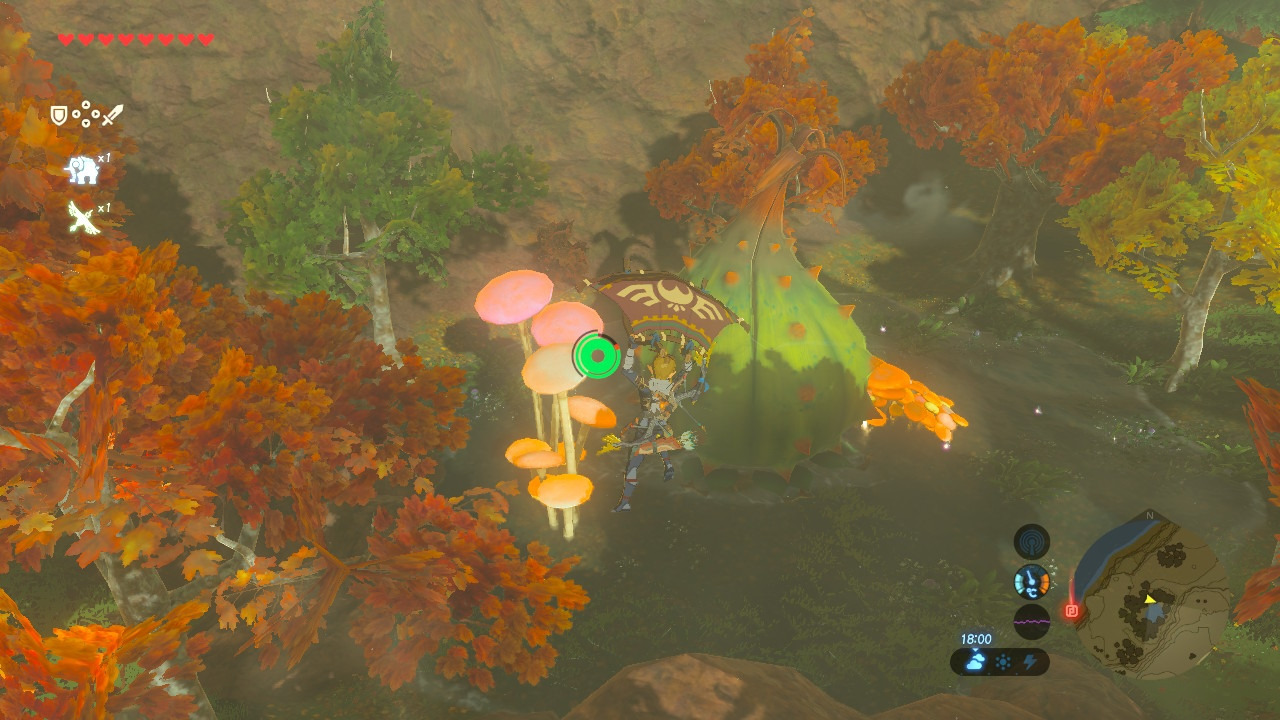Click the Sheikah Sensor signal icon
The height and width of the screenshot is (720, 1280).
pos(1032,542)
